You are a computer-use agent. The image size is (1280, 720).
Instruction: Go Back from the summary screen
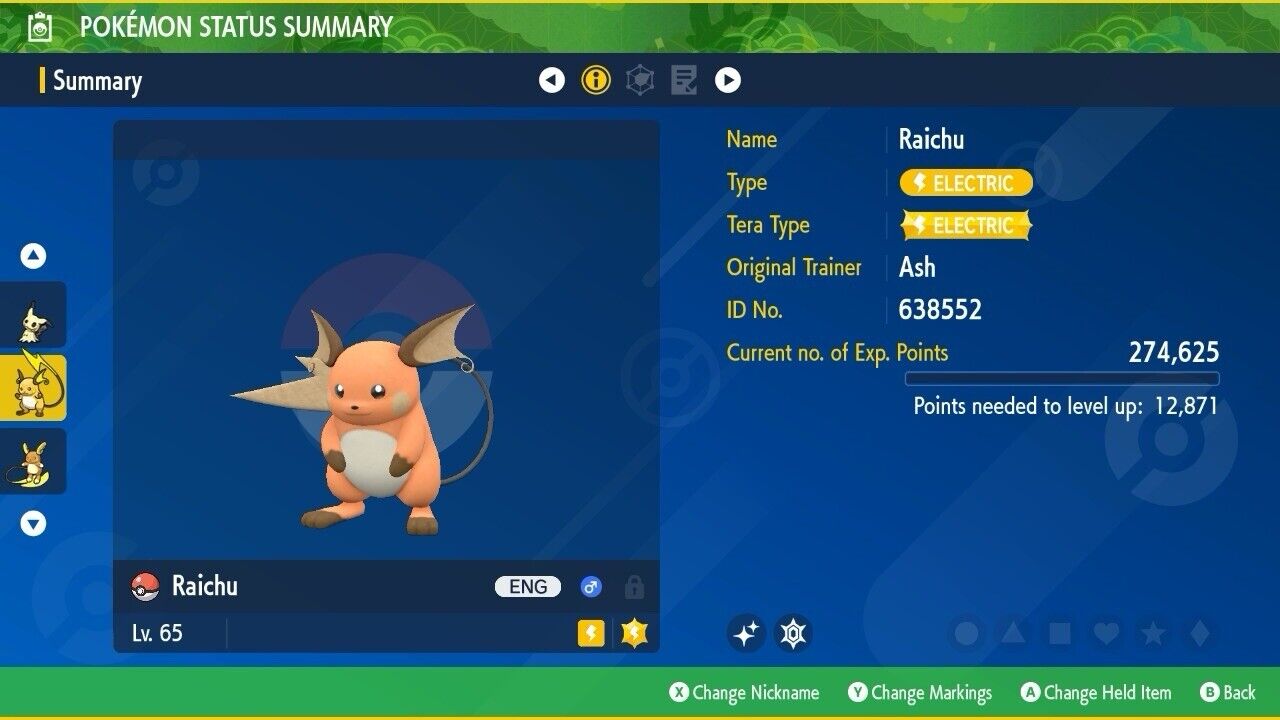click(1228, 692)
